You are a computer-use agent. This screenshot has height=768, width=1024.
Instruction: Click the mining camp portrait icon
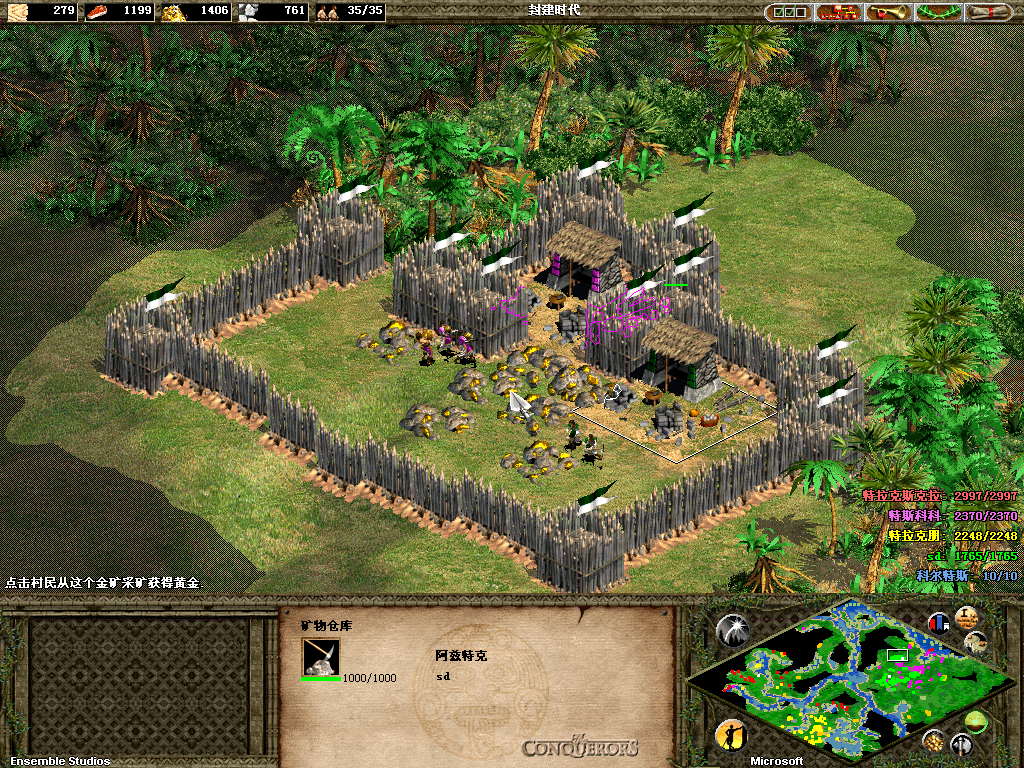[321, 657]
